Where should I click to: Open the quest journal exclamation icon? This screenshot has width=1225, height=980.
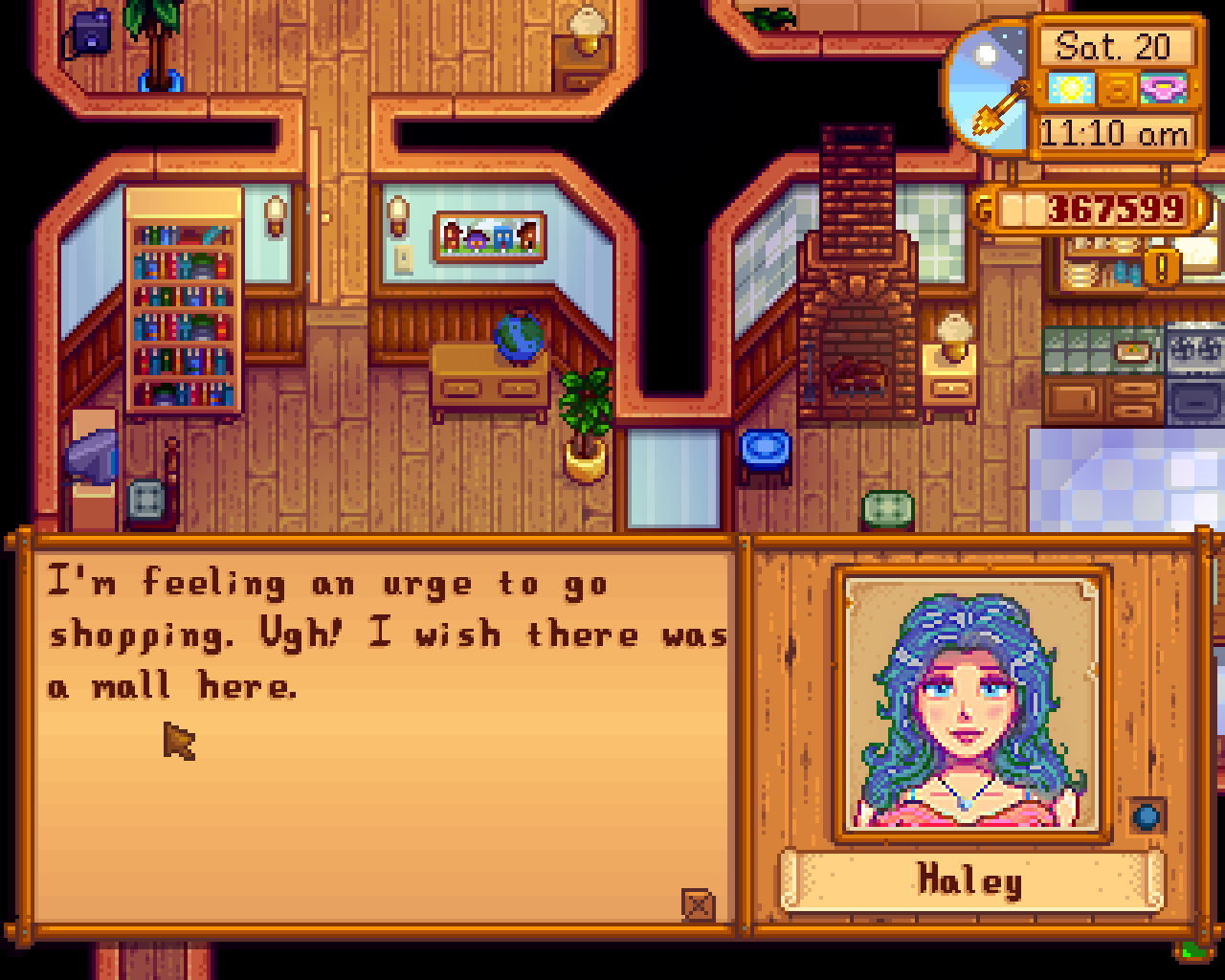[x=1162, y=267]
